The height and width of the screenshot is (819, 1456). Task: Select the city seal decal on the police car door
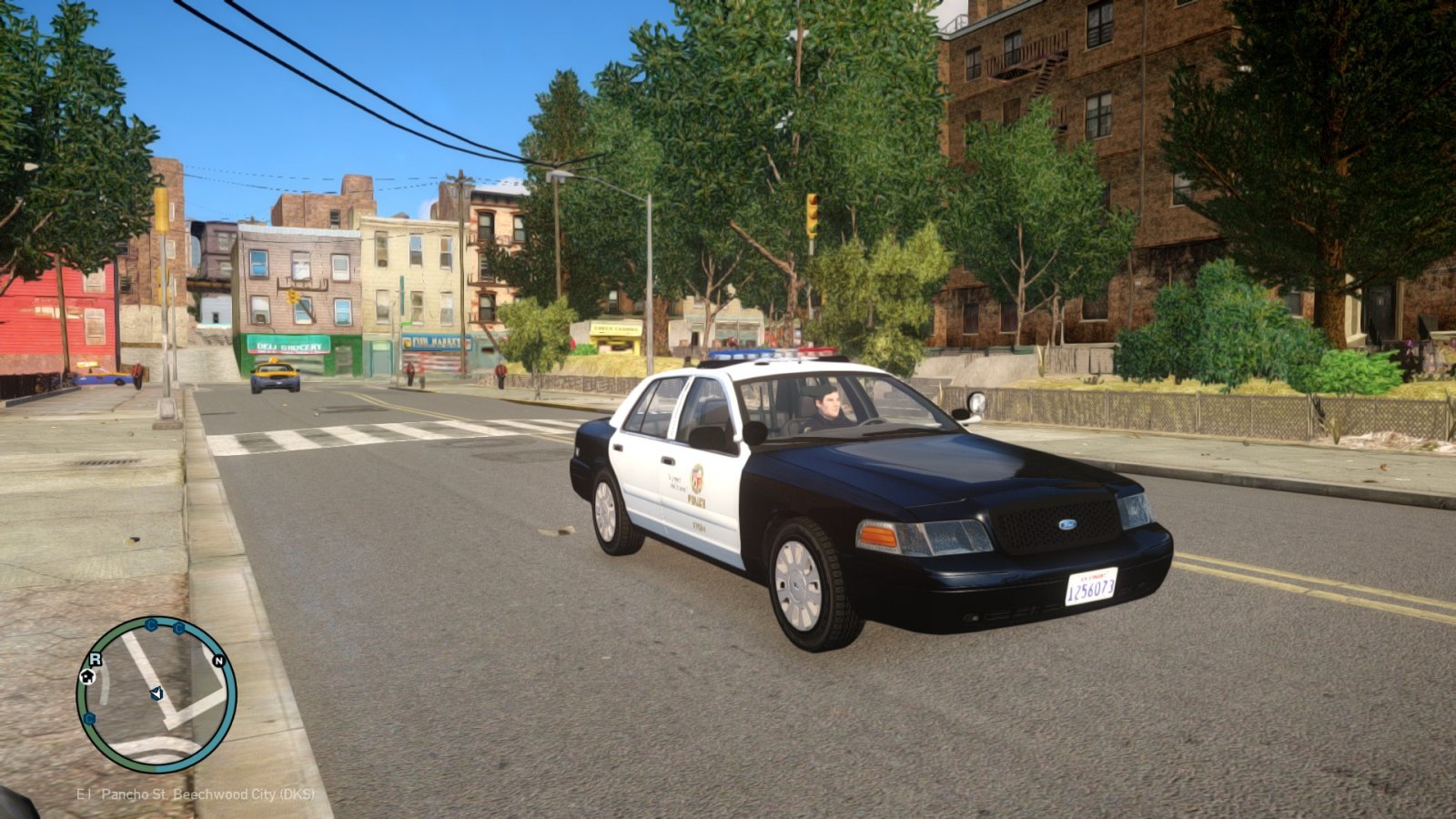coord(698,477)
